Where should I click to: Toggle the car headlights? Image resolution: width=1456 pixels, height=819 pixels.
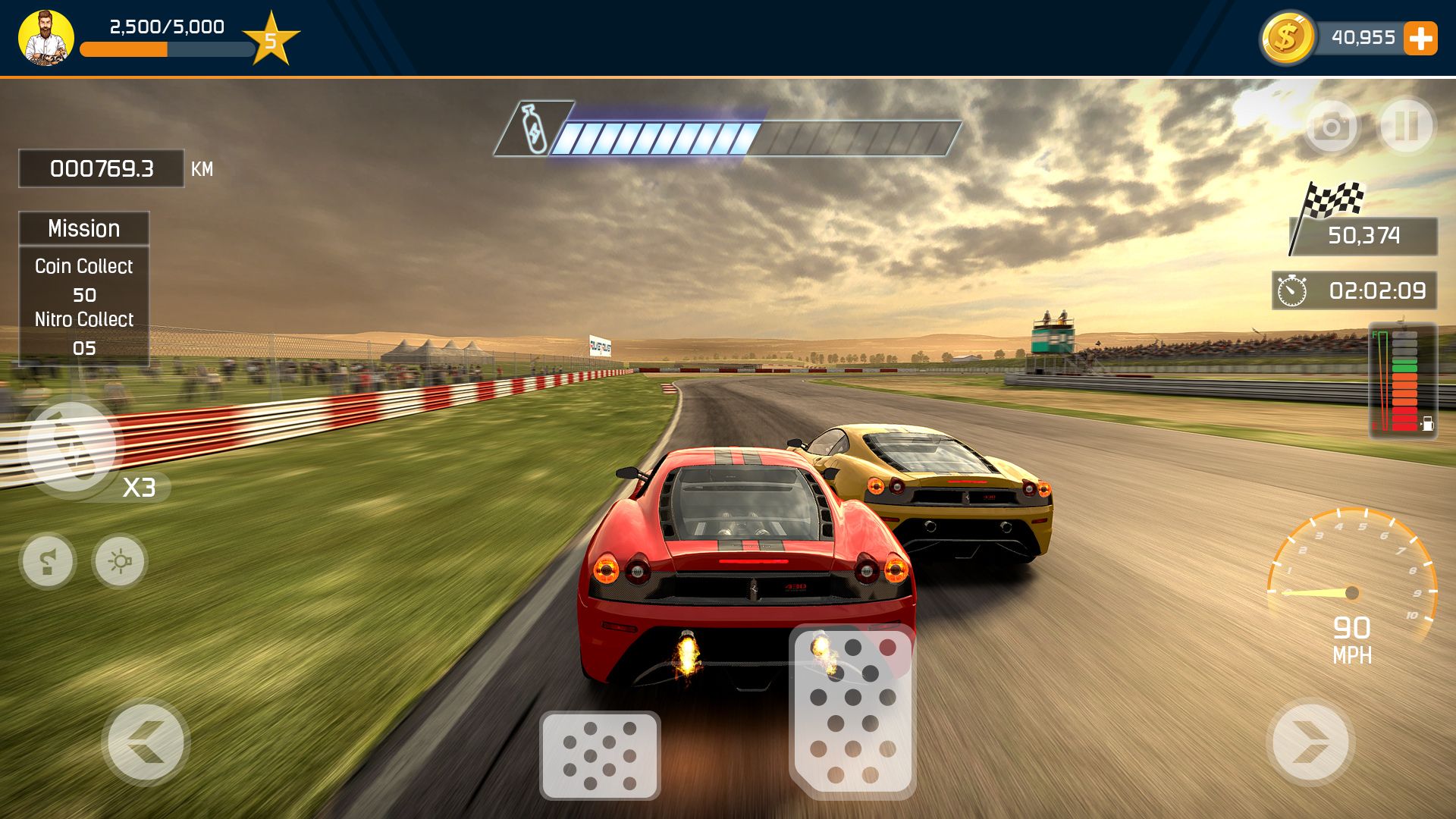pyautogui.click(x=120, y=562)
